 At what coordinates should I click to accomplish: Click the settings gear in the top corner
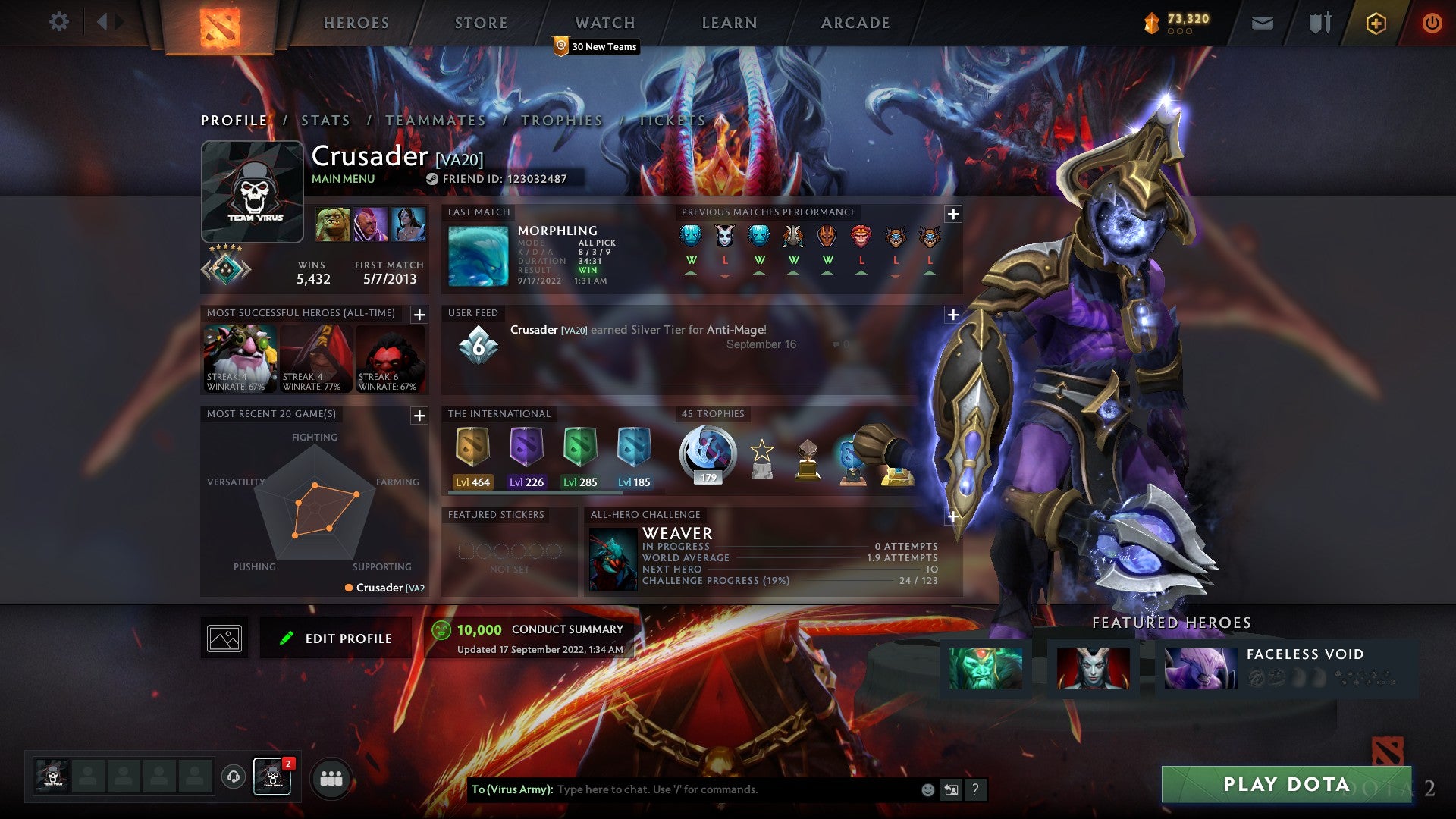pyautogui.click(x=59, y=22)
